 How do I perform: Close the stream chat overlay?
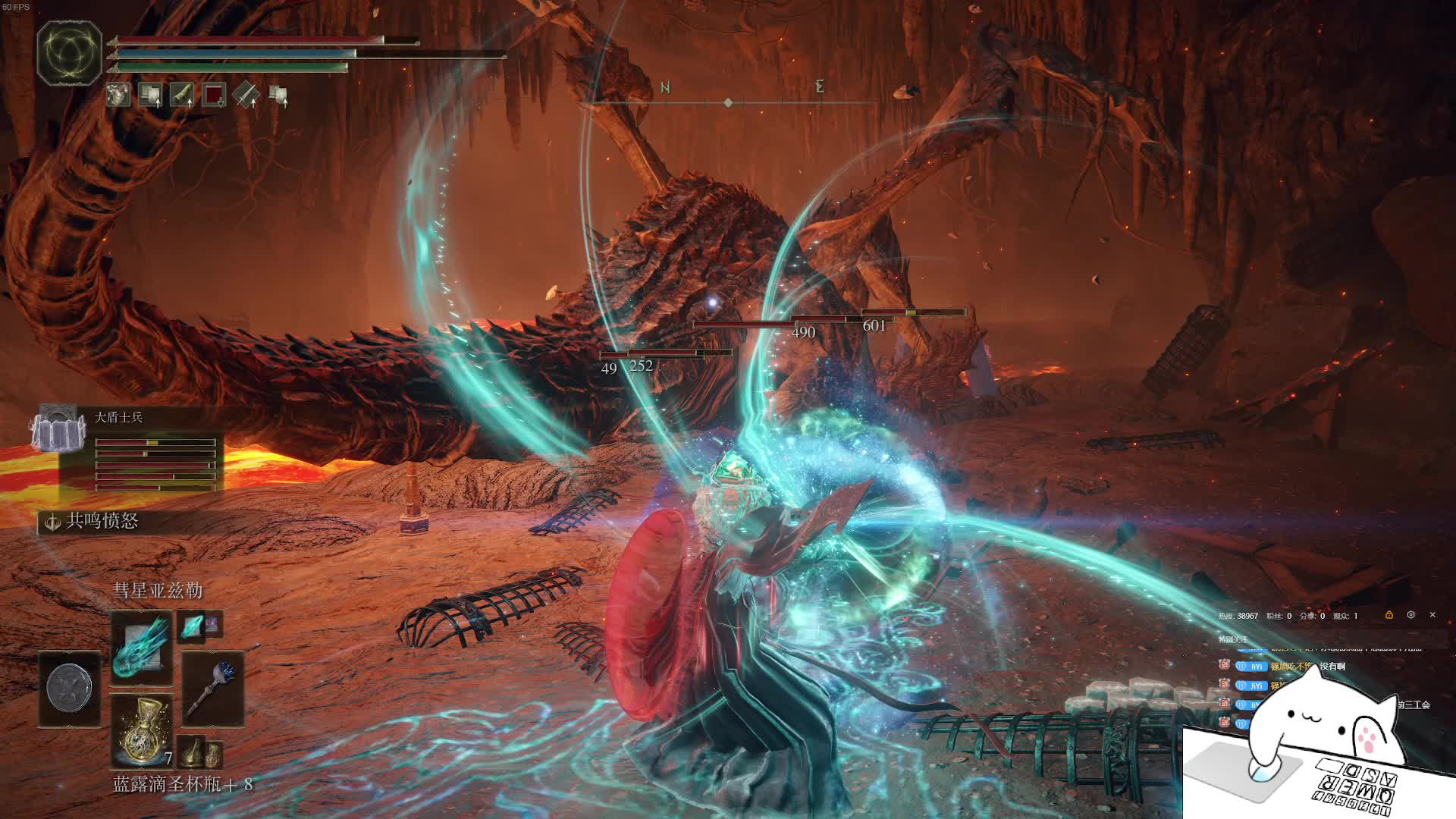pos(1432,615)
